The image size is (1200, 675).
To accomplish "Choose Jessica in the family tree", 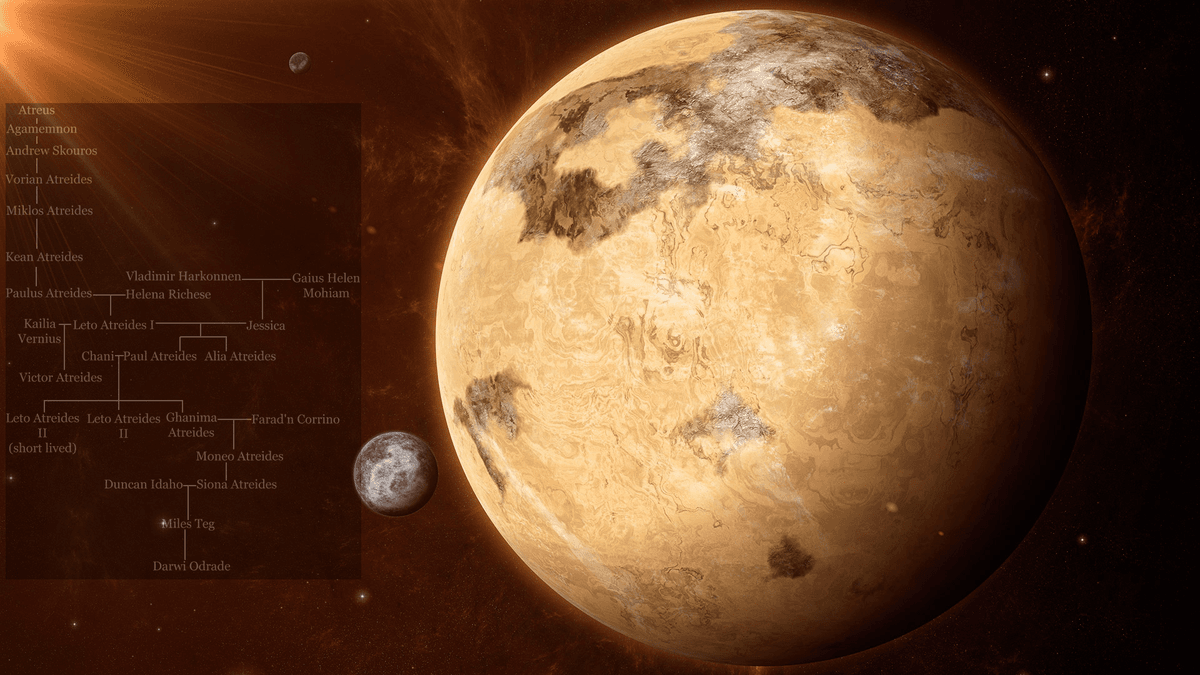I will [265, 326].
